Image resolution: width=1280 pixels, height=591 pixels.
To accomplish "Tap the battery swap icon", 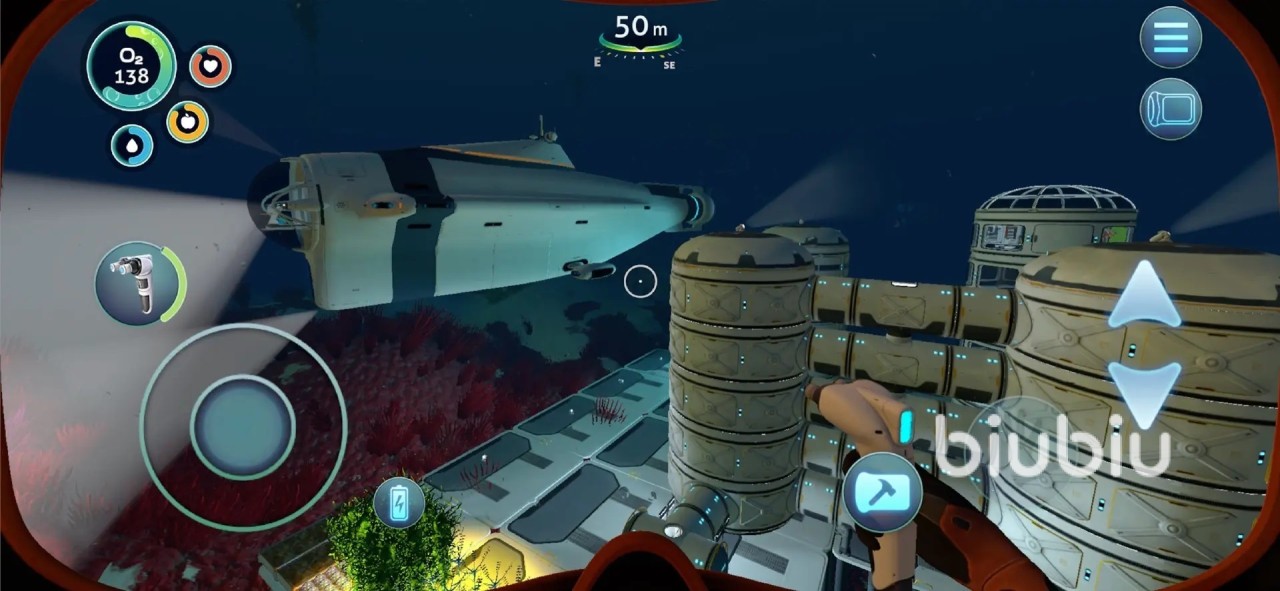I will (398, 502).
